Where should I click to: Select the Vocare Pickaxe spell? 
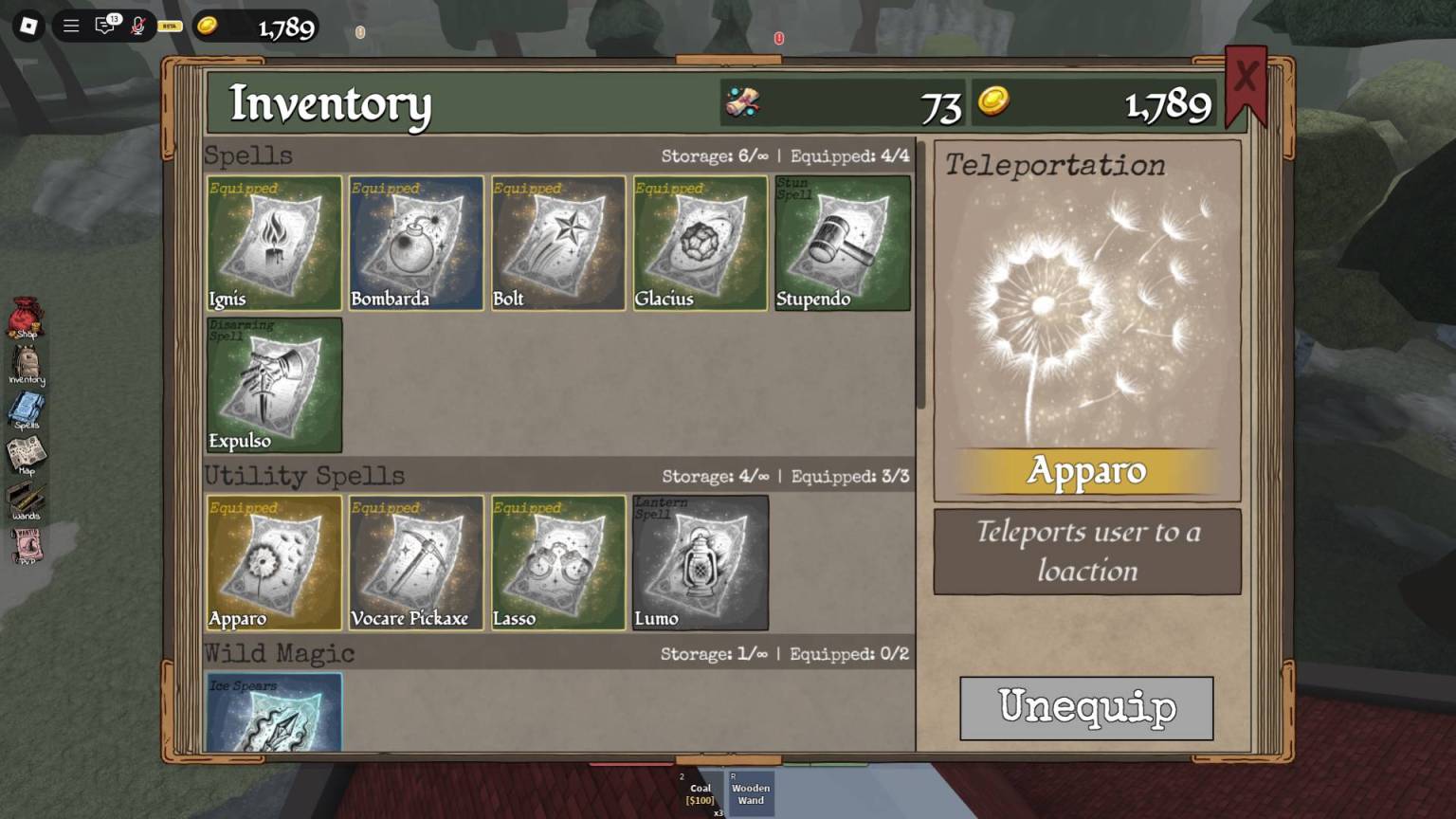pos(416,563)
